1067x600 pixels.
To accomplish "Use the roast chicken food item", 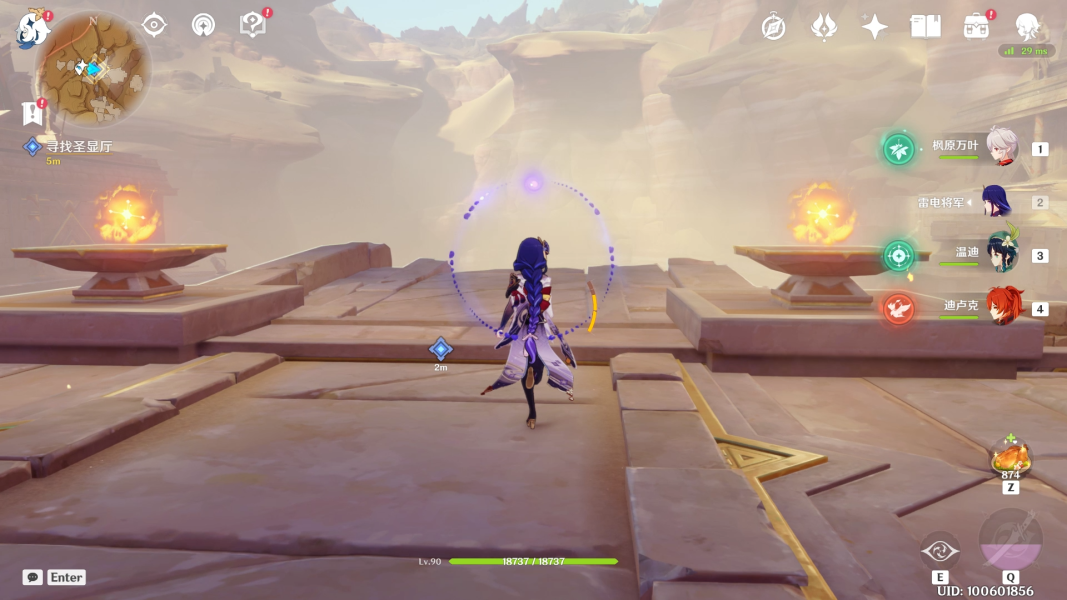I will (x=1010, y=460).
